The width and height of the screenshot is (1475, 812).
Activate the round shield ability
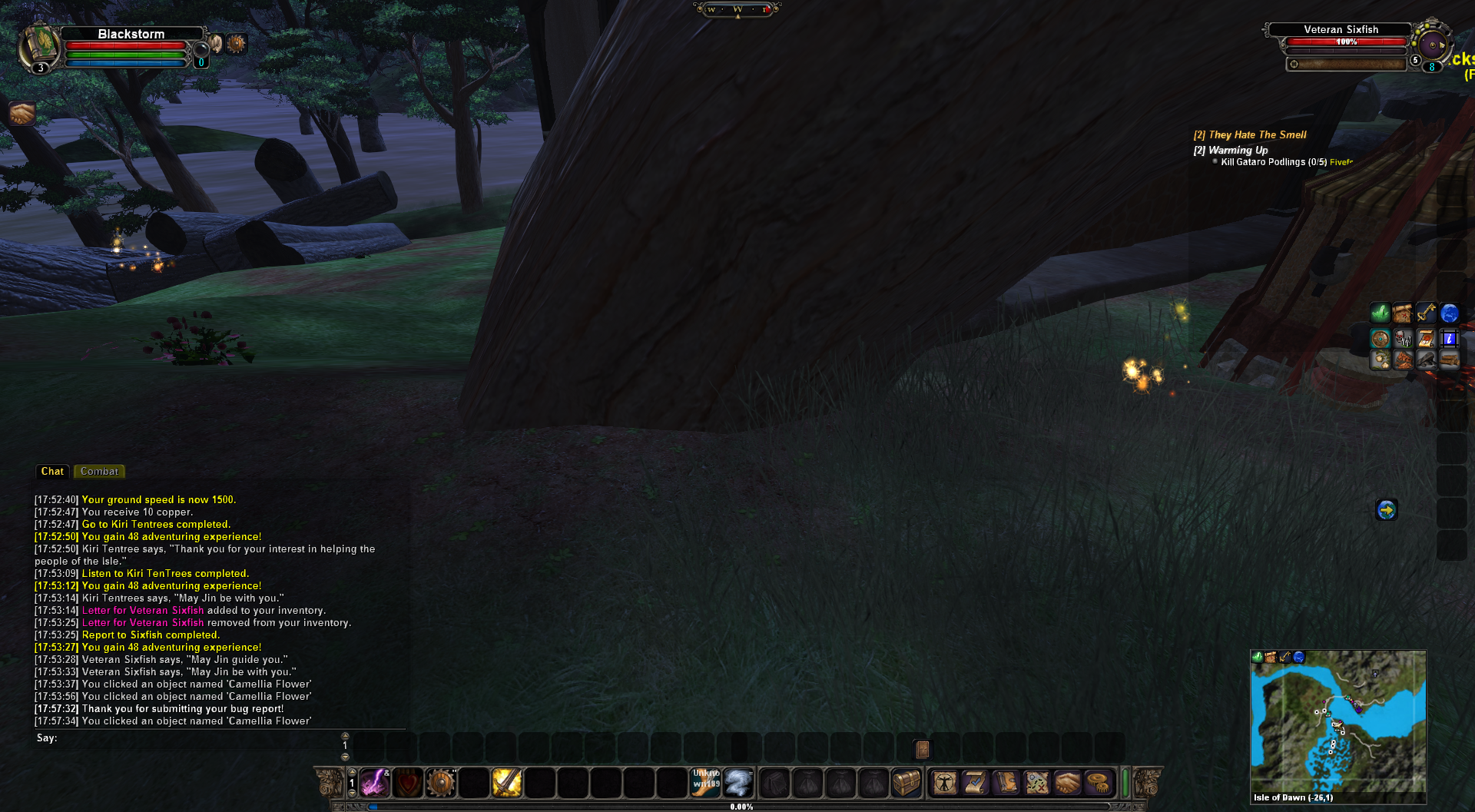pyautogui.click(x=441, y=783)
